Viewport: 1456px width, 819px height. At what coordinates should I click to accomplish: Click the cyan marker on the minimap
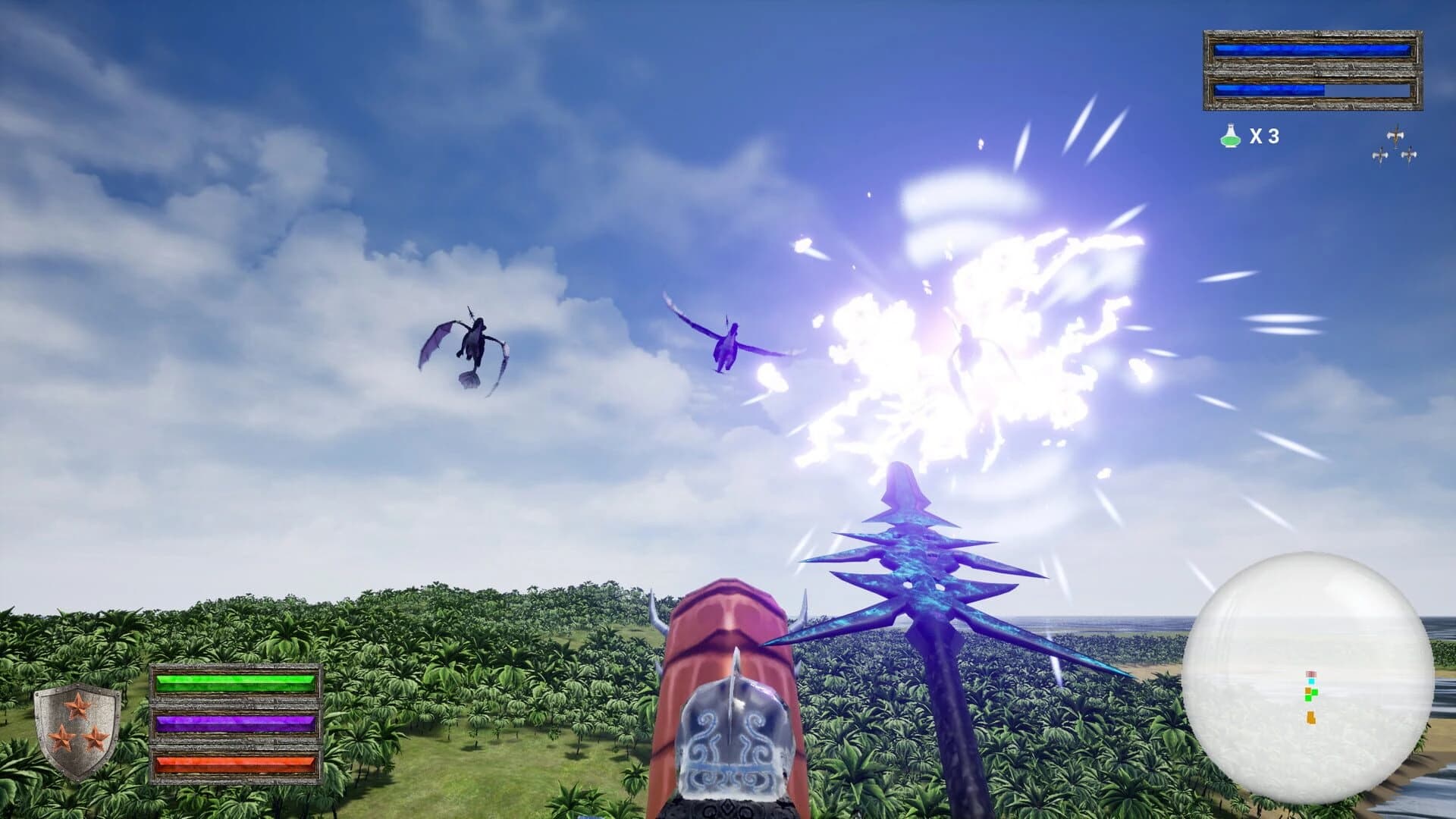pyautogui.click(x=1311, y=681)
